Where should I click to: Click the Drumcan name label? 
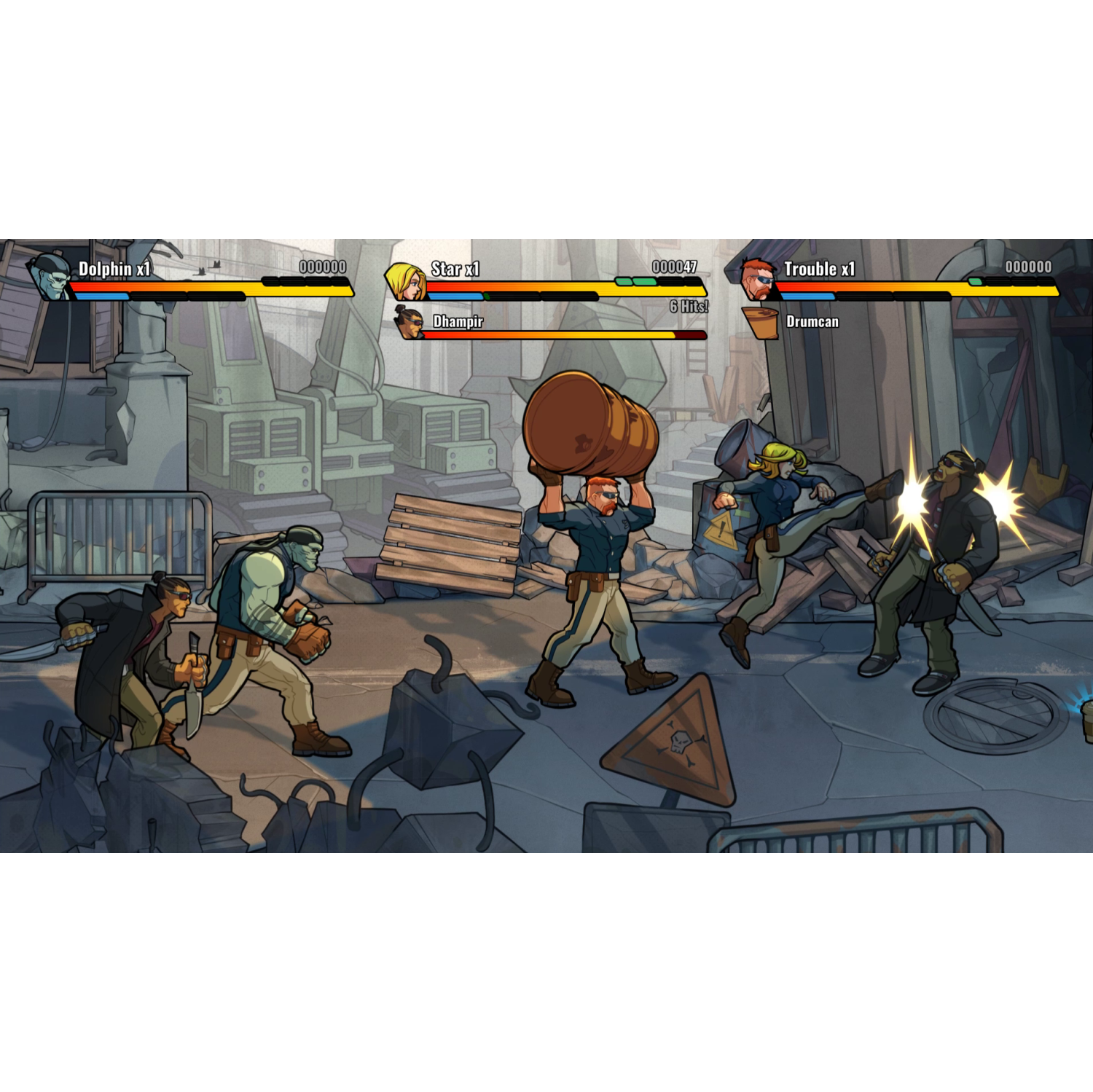813,321
